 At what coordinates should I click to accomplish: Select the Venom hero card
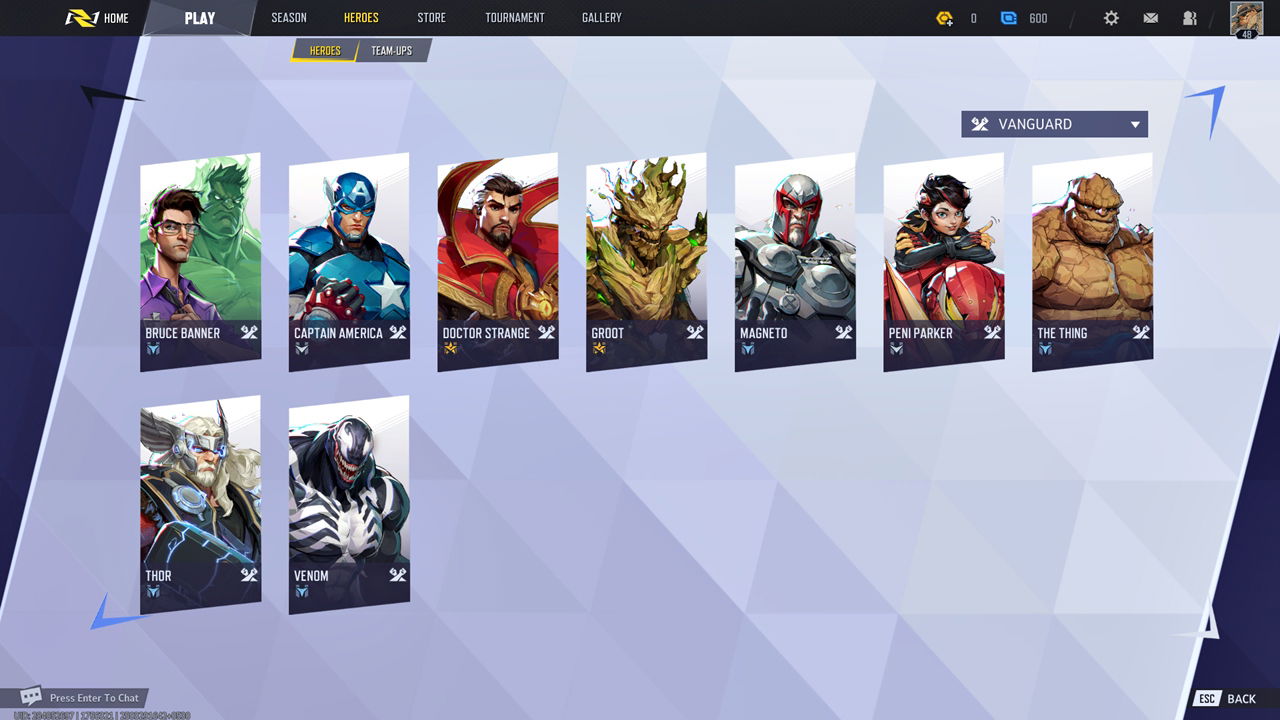click(x=348, y=500)
